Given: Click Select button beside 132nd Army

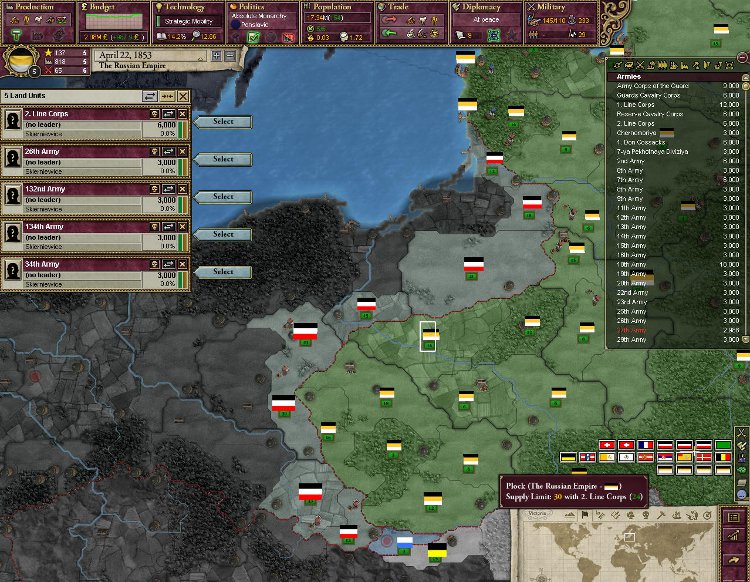Looking at the screenshot, I should 223,197.
